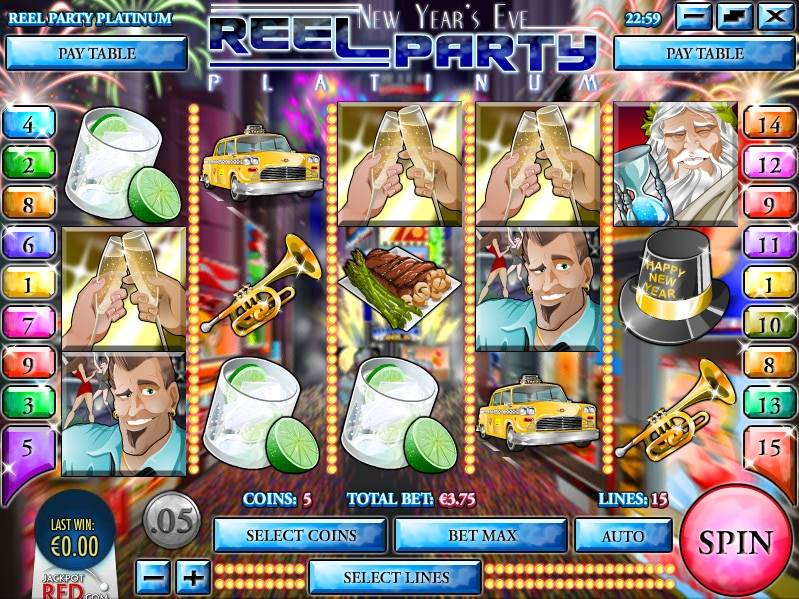Click the .05 coin value chip
The height and width of the screenshot is (599, 799).
172,521
